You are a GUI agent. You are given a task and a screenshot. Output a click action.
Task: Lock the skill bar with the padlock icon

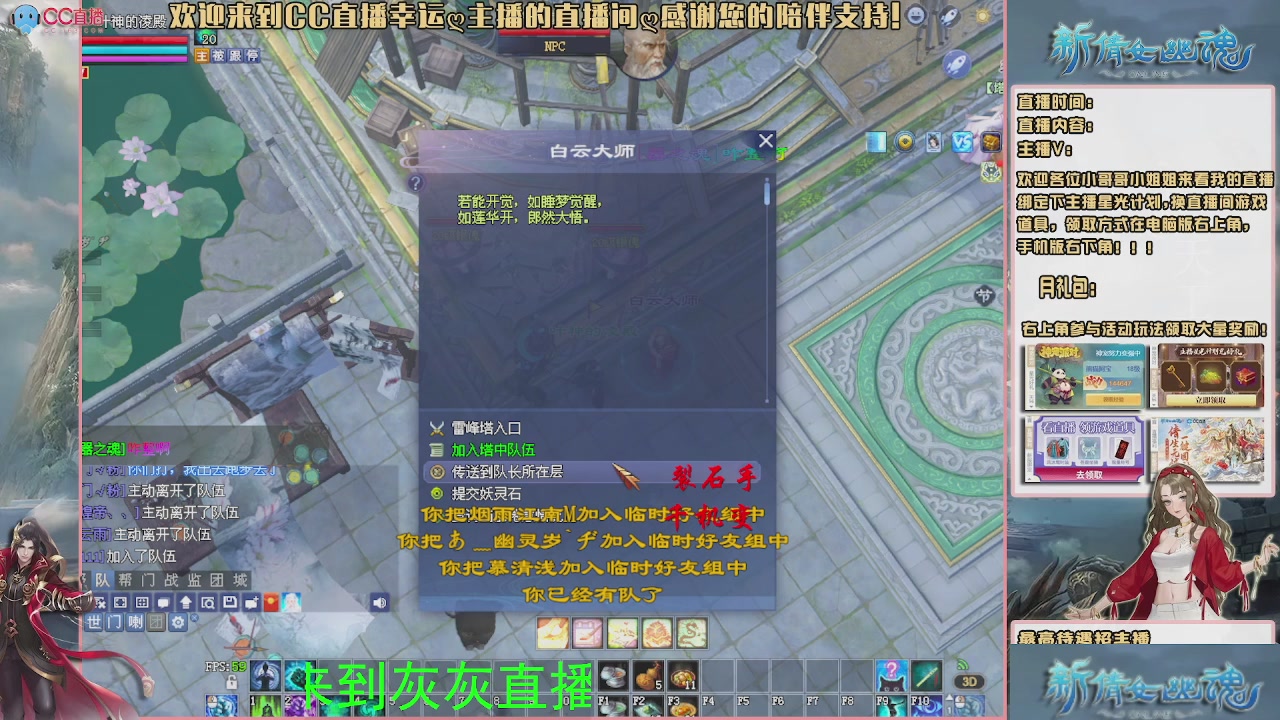[232, 683]
